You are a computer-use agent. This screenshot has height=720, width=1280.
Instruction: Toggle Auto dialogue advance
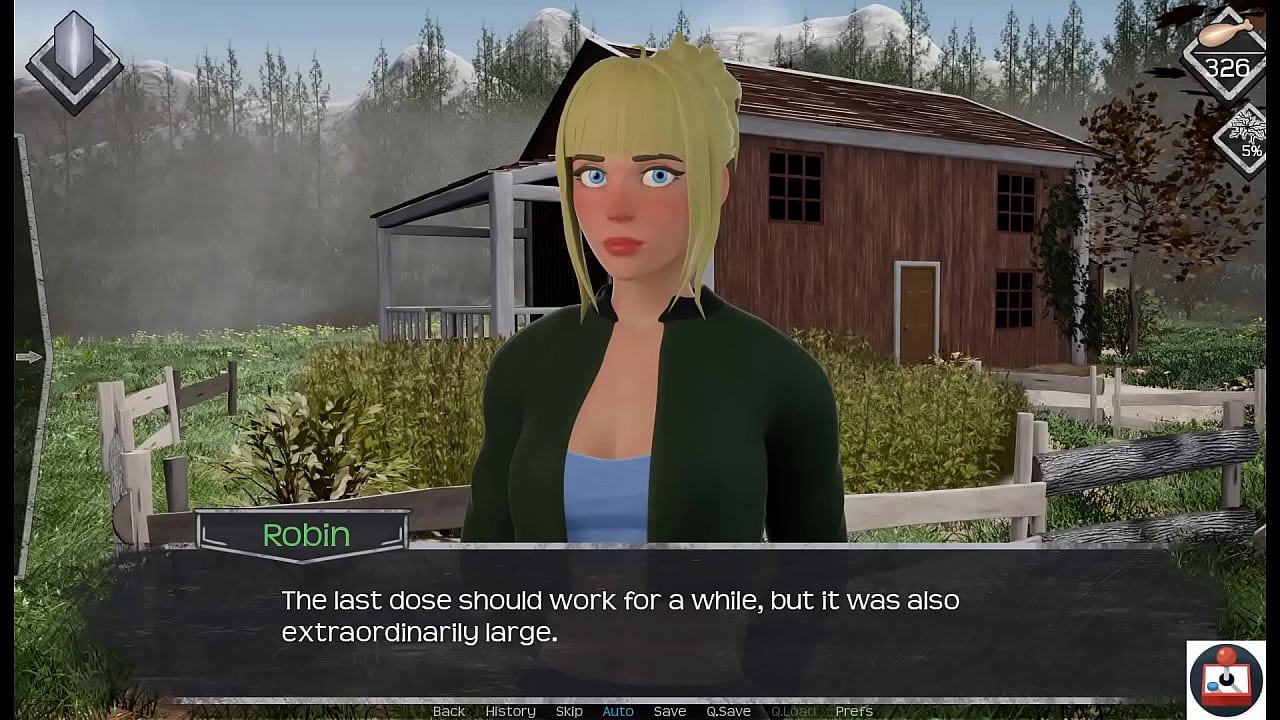[618, 711]
